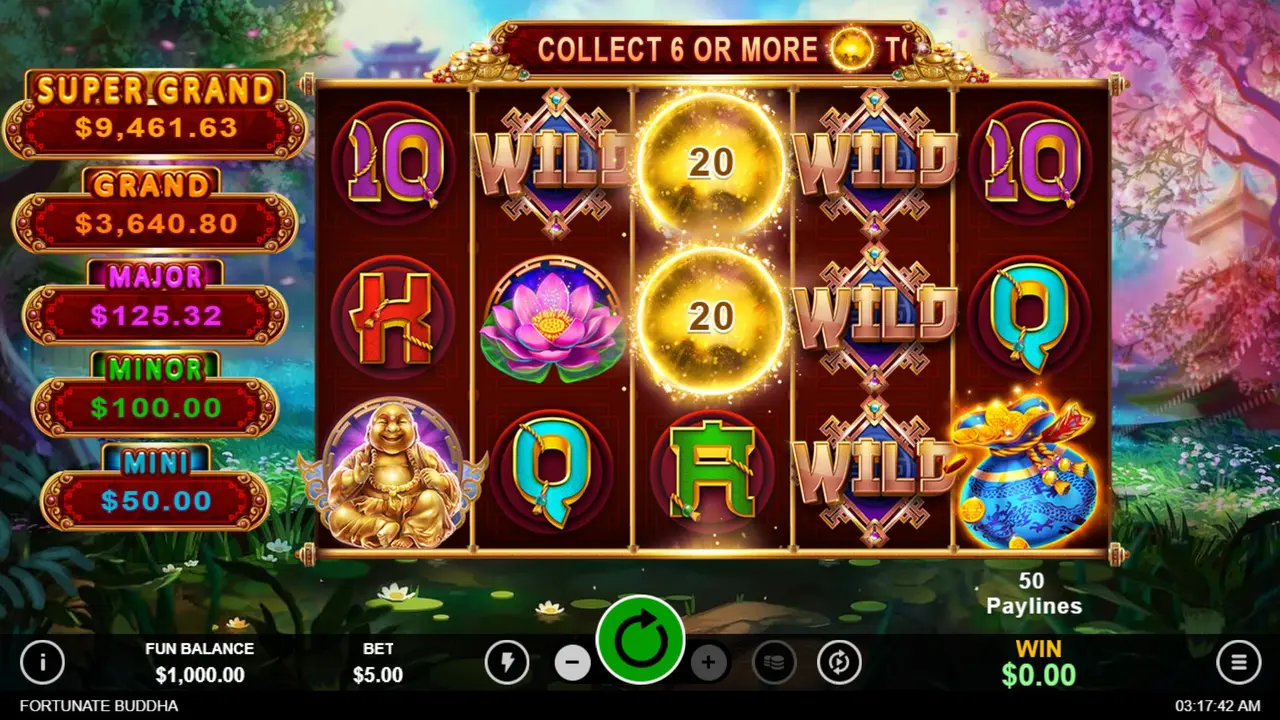Screen dimensions: 1280x720
Task: Open coin value settings with the coins icon
Action: (774, 662)
